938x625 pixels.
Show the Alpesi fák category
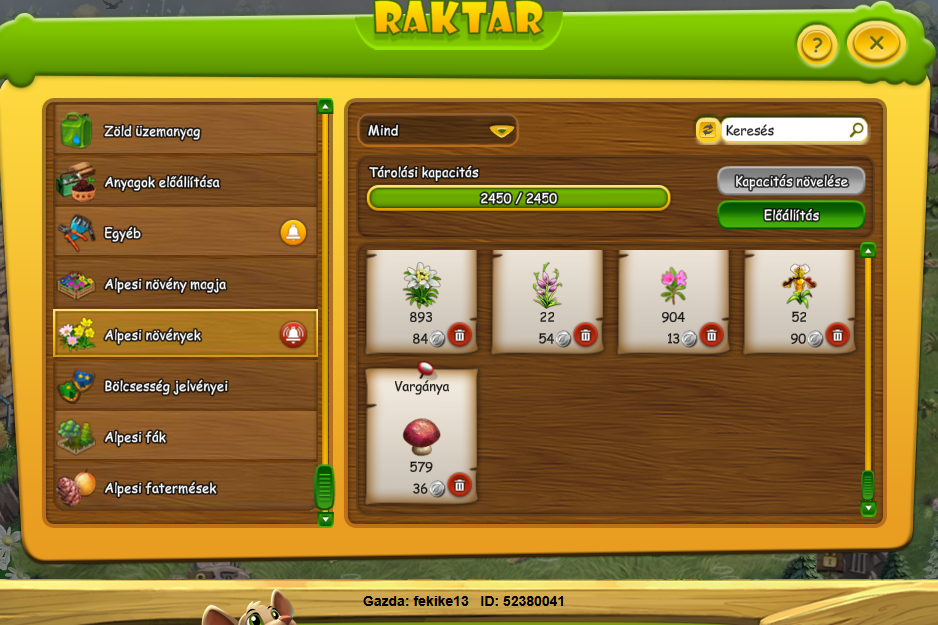click(x=185, y=437)
